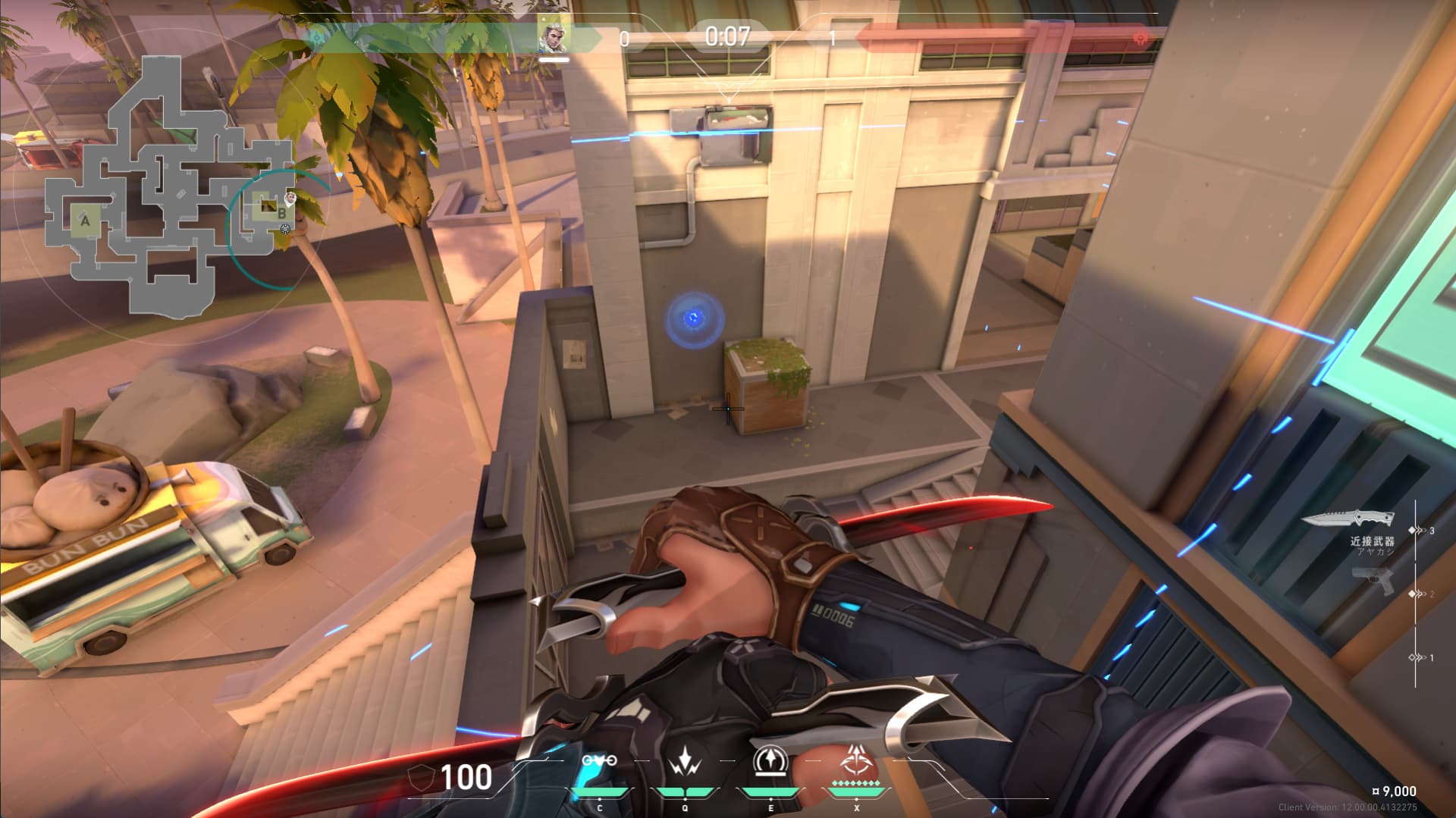The height and width of the screenshot is (818, 1456).
Task: Activate the X ultimate ability icon
Action: click(x=857, y=760)
